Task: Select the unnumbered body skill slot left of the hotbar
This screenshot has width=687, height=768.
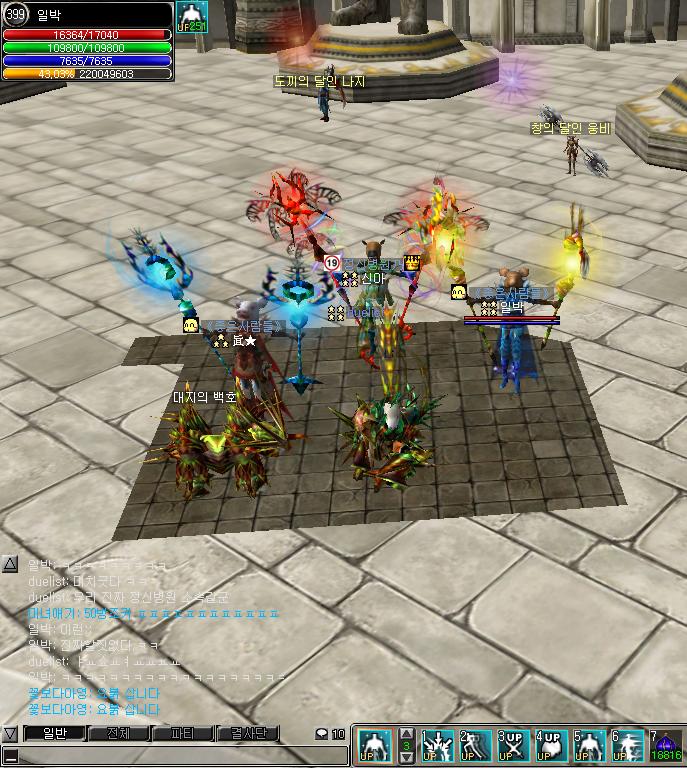Action: (376, 746)
